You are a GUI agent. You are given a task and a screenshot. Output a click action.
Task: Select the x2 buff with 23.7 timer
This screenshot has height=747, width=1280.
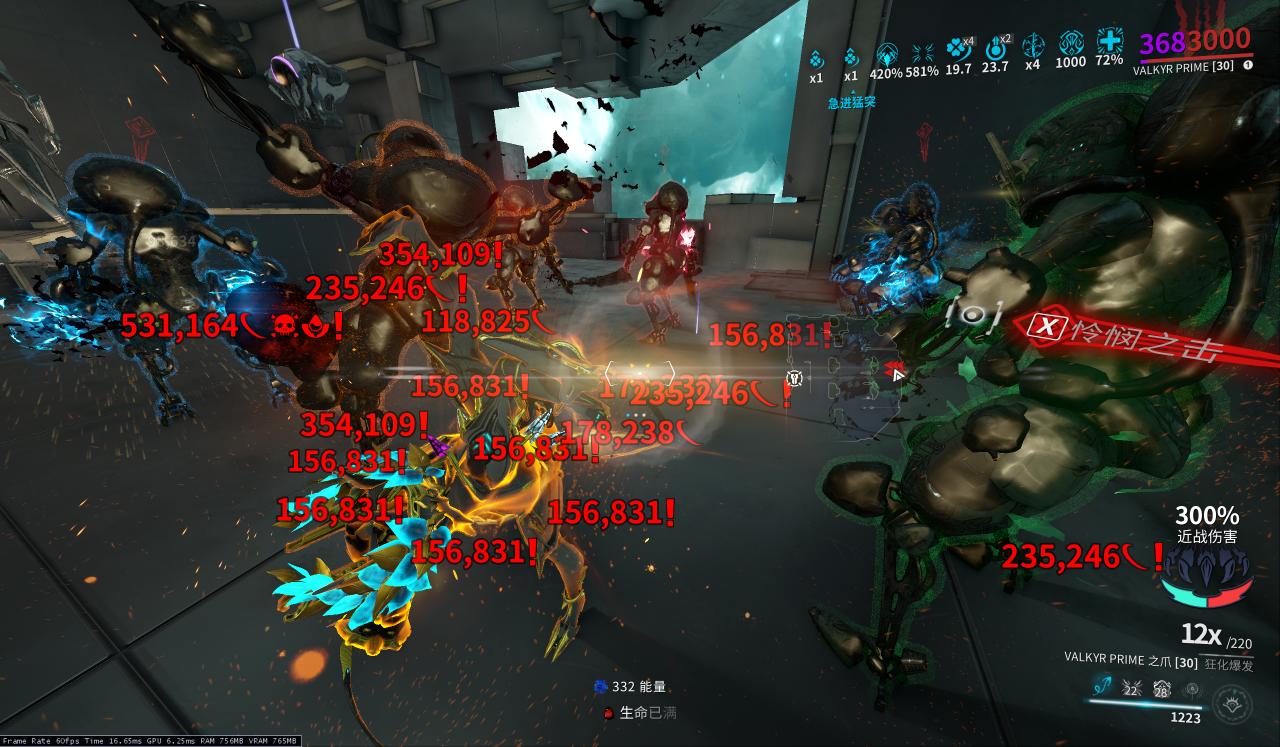click(995, 48)
